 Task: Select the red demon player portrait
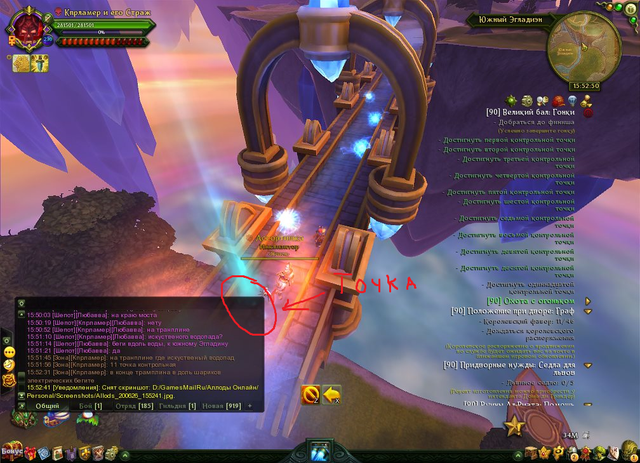(24, 27)
